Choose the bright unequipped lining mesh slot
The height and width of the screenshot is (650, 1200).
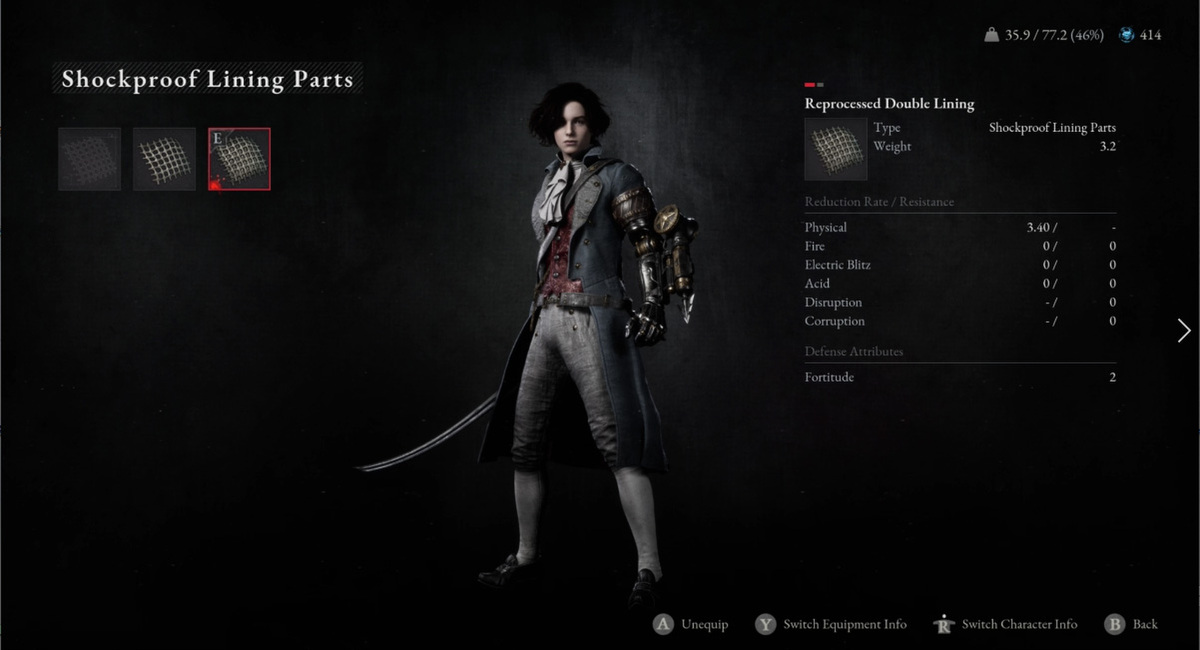(x=164, y=159)
